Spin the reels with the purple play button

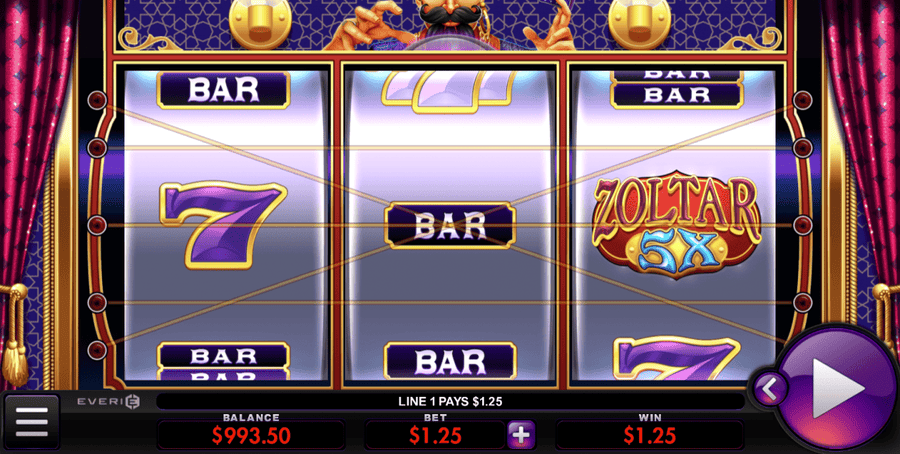pyautogui.click(x=838, y=386)
